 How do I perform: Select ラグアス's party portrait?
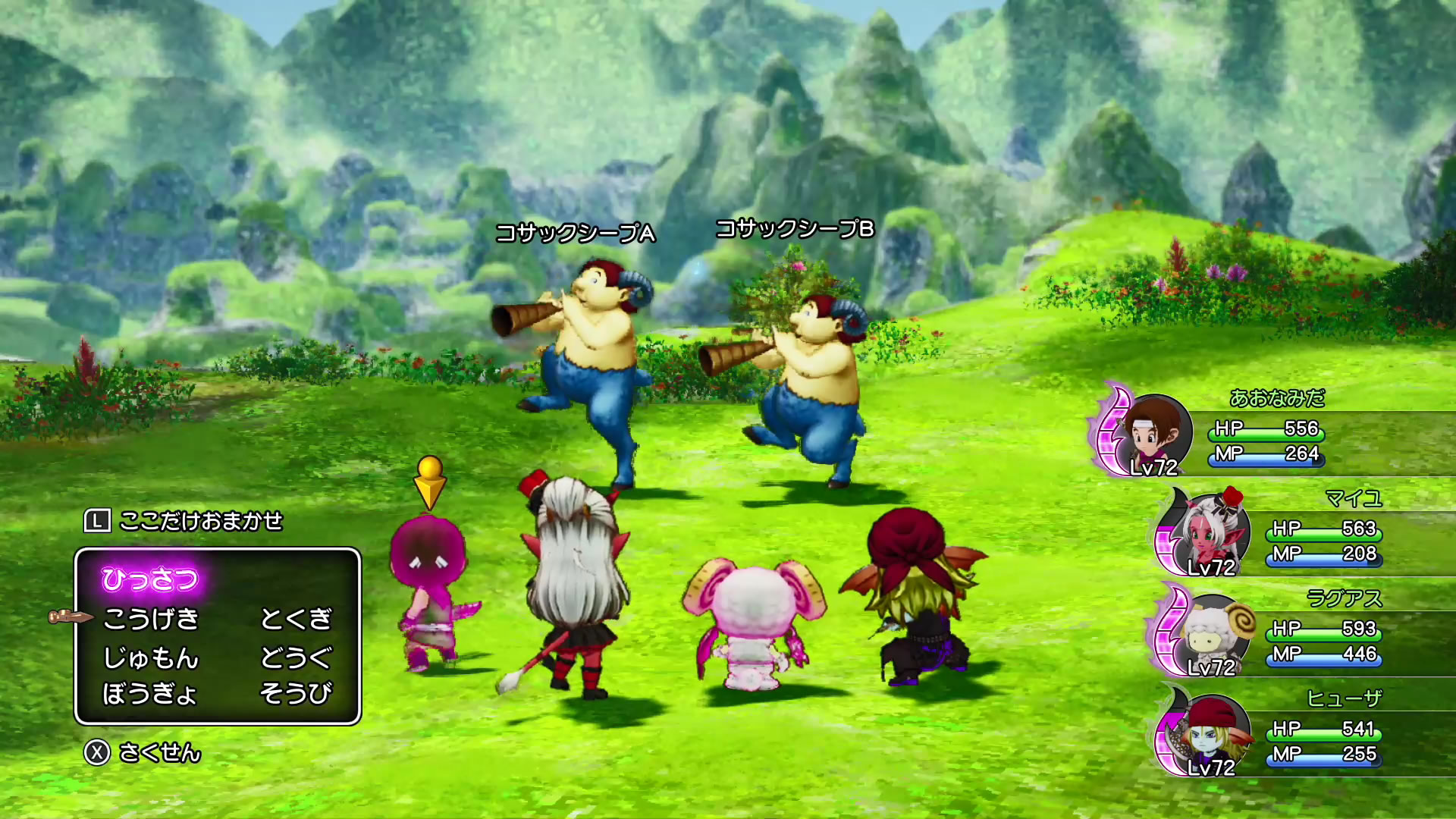(1209, 634)
